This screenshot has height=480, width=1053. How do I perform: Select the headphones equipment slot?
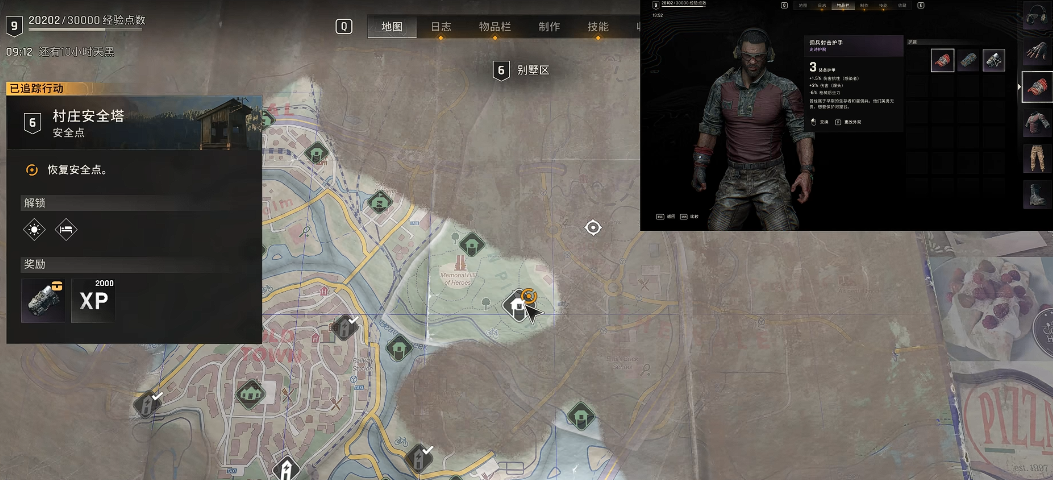[1035, 17]
